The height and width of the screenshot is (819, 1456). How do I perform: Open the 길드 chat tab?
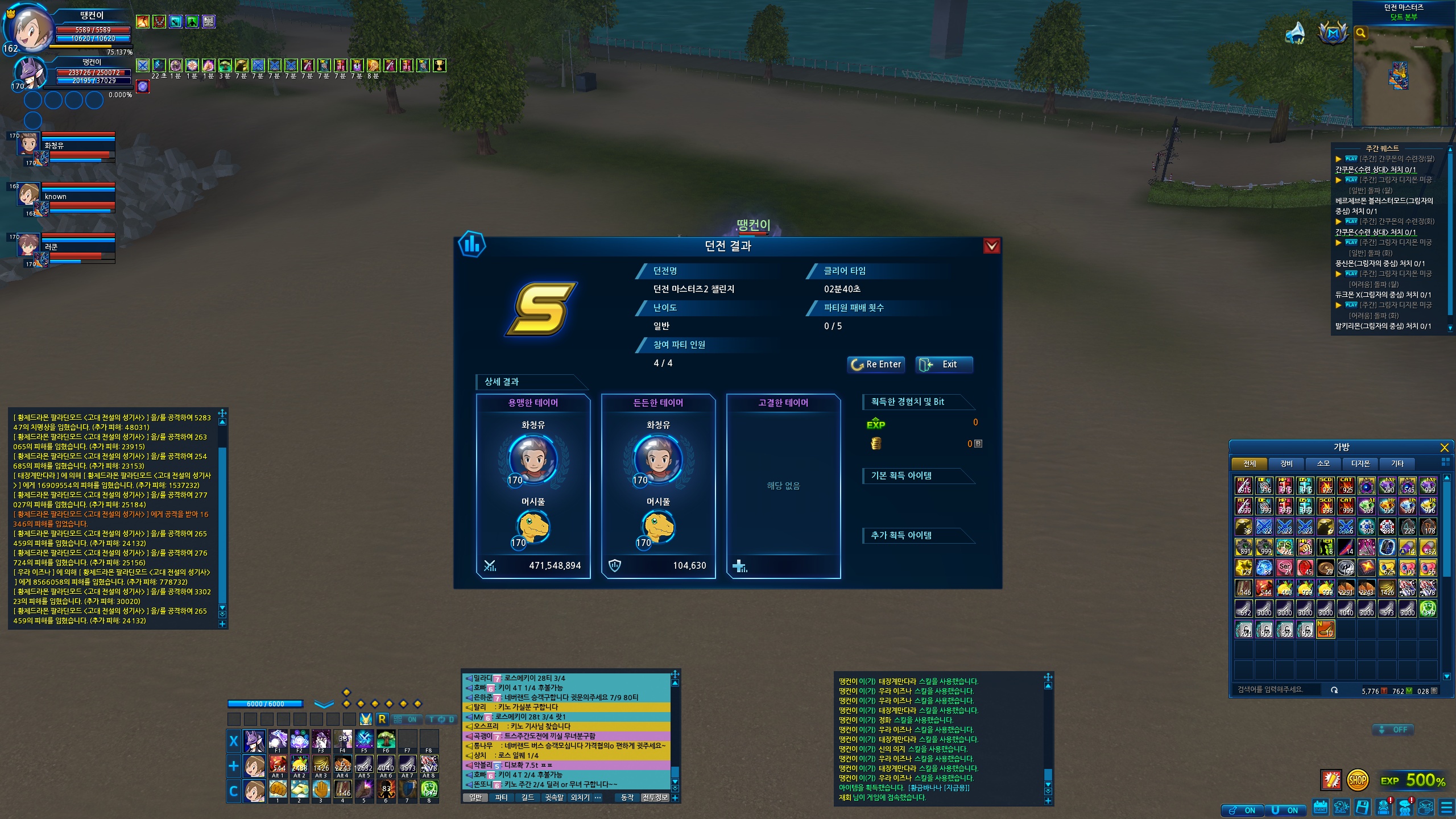click(x=528, y=798)
